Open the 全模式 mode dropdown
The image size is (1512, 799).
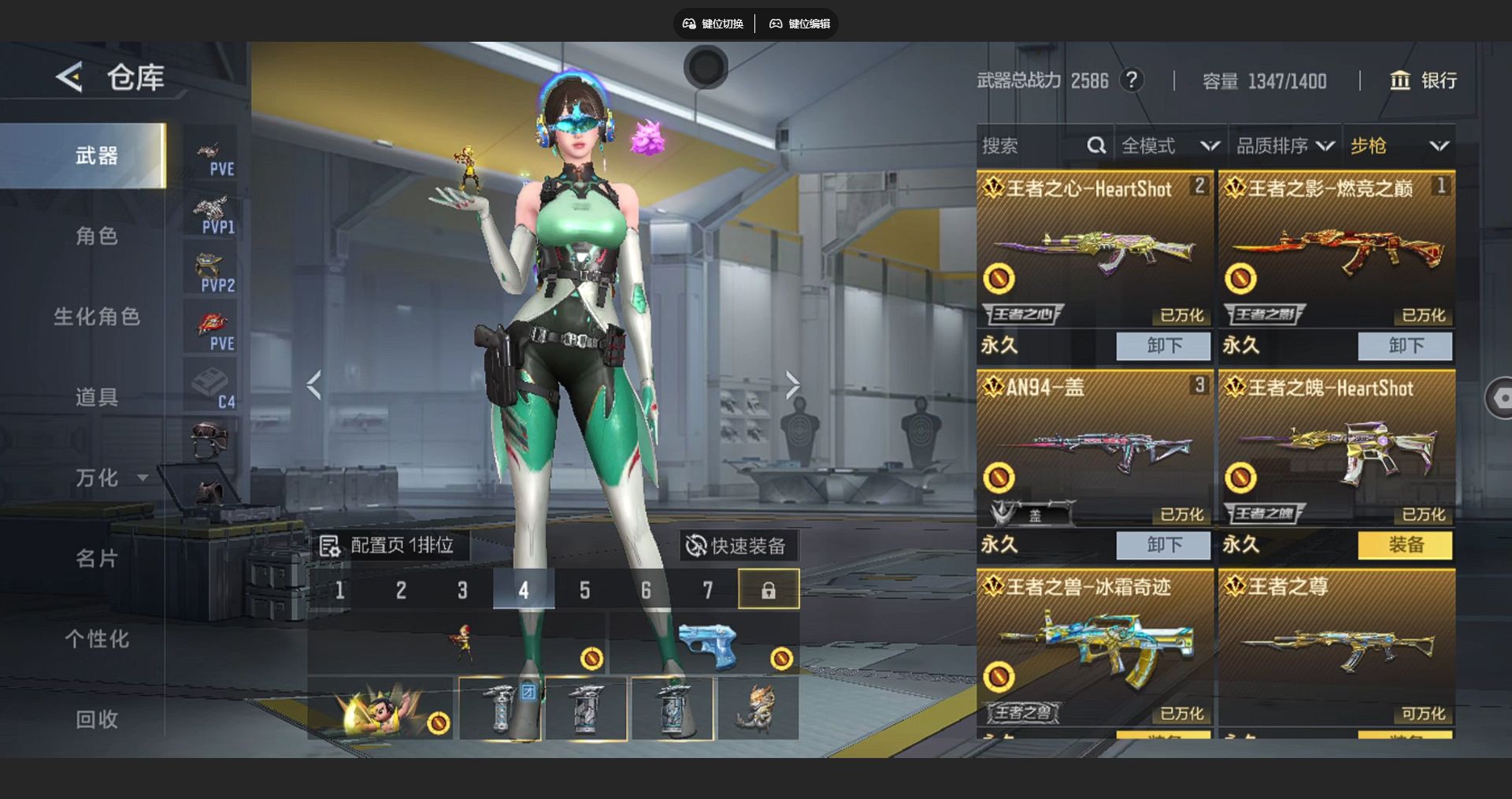pyautogui.click(x=1169, y=146)
